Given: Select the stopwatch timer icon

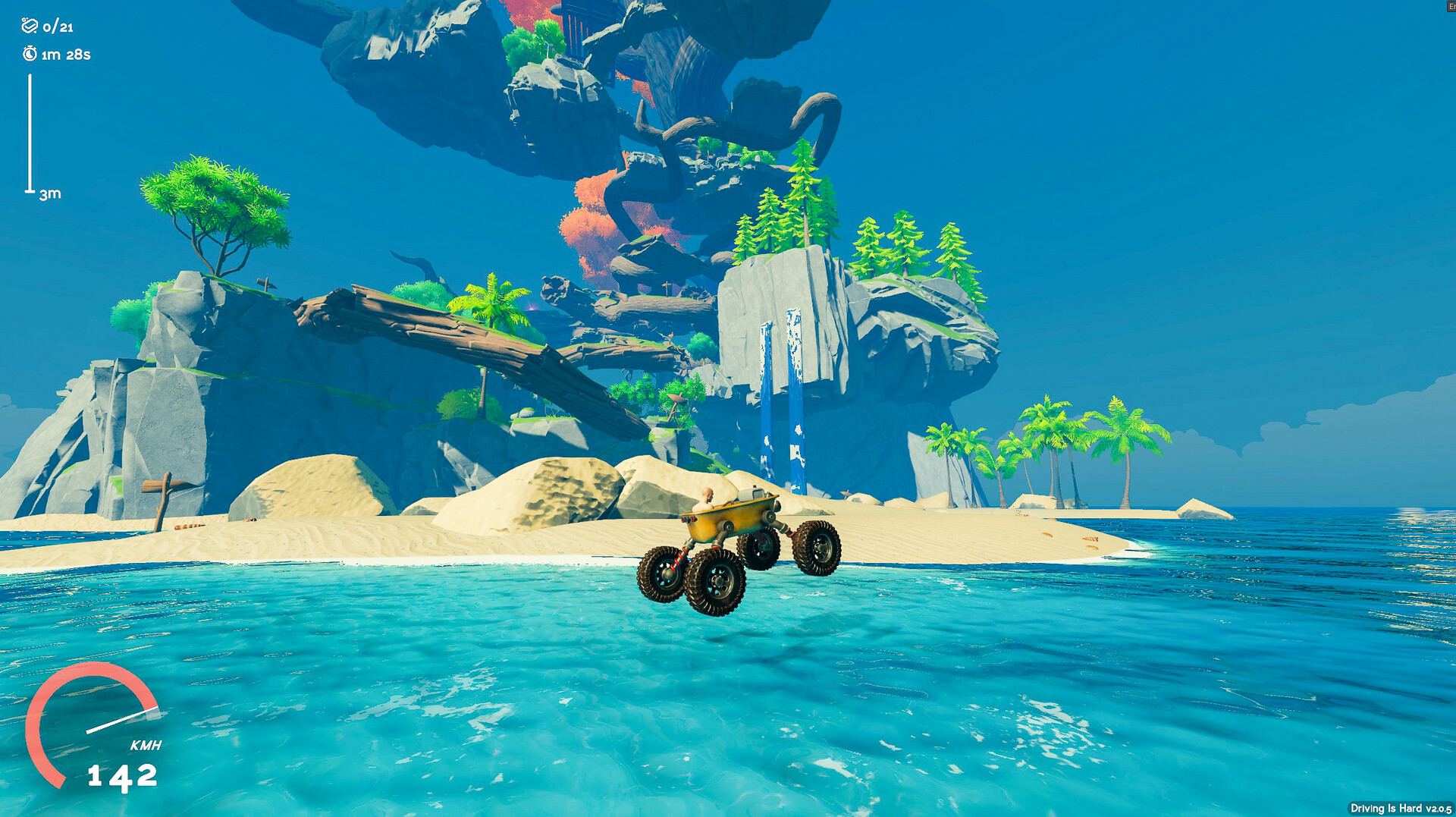Looking at the screenshot, I should (29, 54).
